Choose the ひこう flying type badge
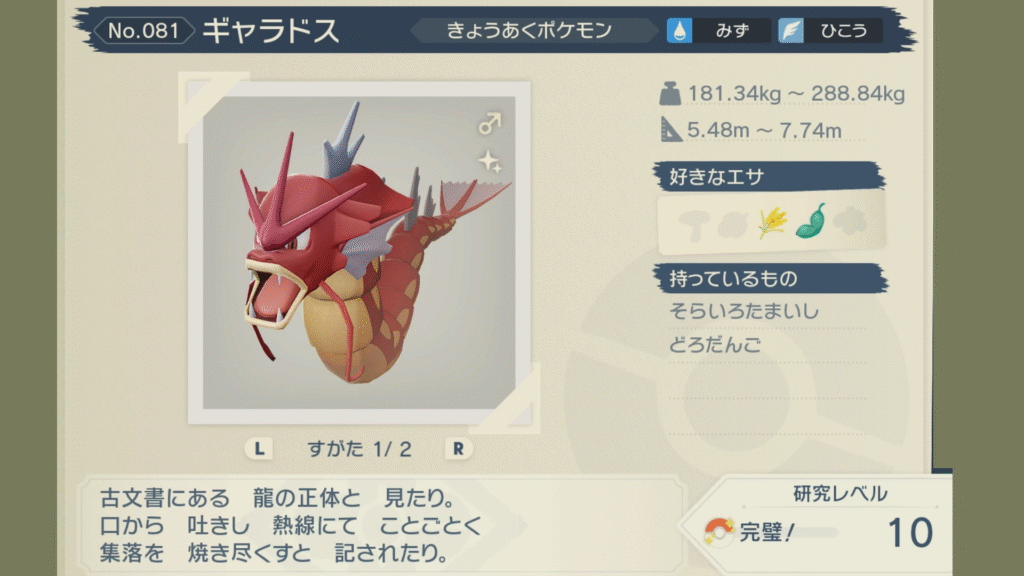Image resolution: width=1024 pixels, height=576 pixels. 827,30
